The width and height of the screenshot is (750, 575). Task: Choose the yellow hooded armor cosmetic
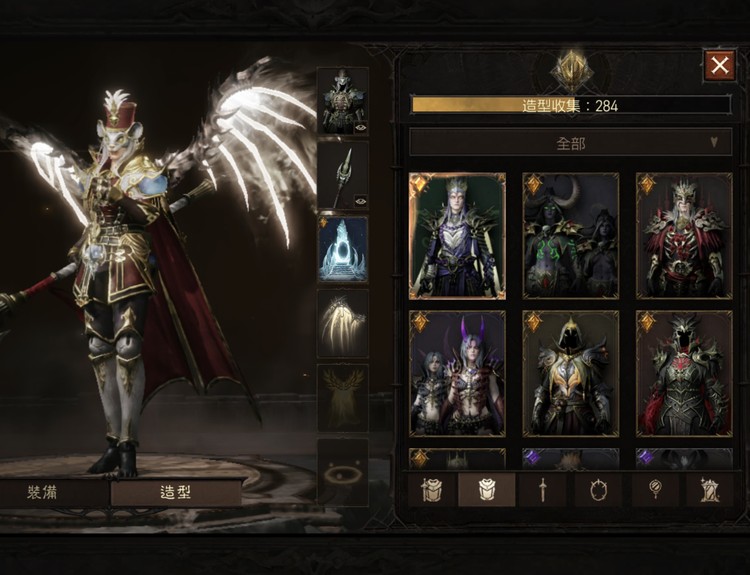[x=570, y=373]
